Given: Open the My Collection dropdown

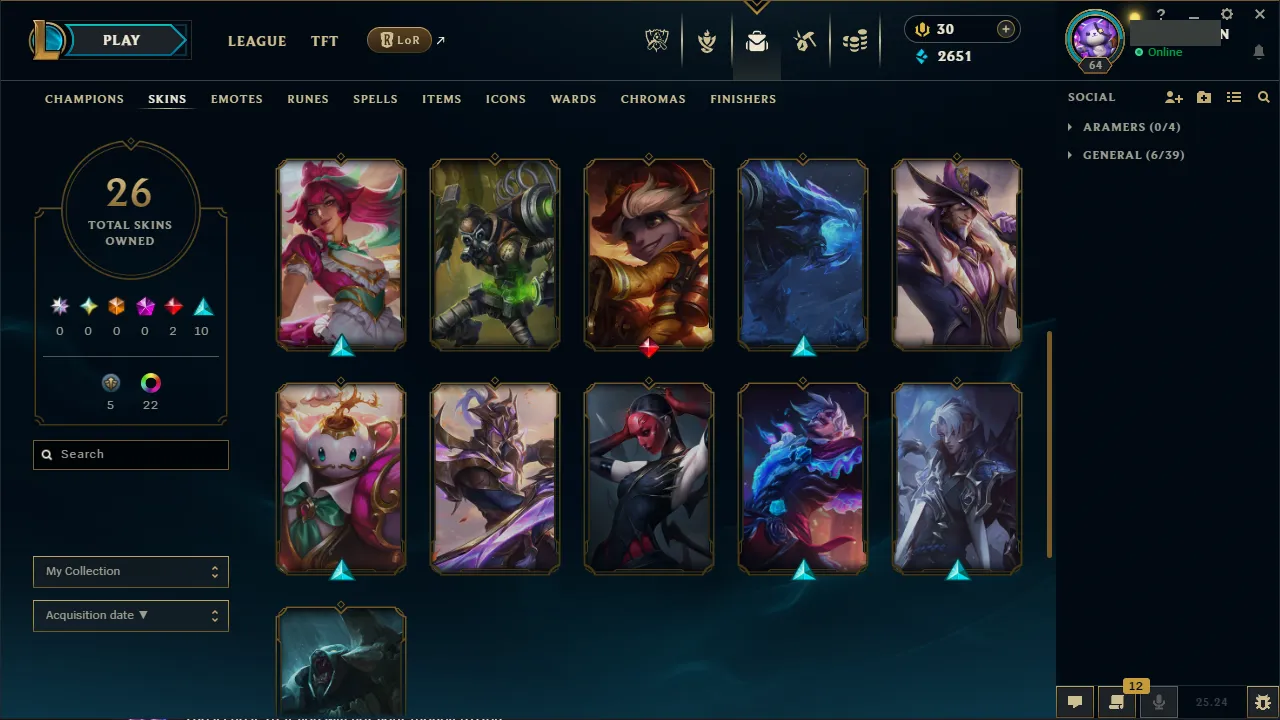Looking at the screenshot, I should (x=130, y=571).
